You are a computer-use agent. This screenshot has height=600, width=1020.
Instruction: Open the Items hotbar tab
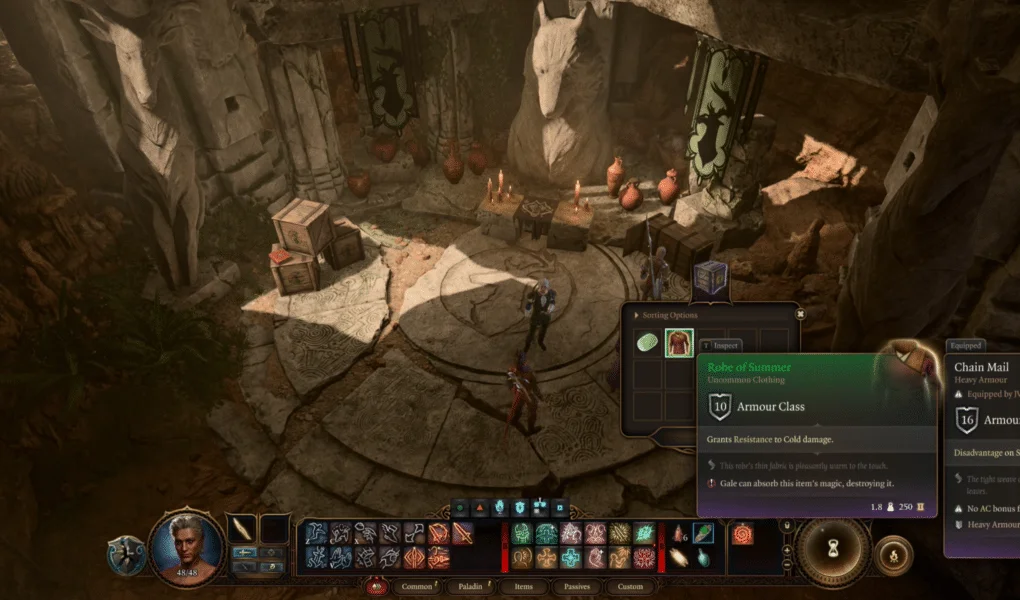coord(524,586)
